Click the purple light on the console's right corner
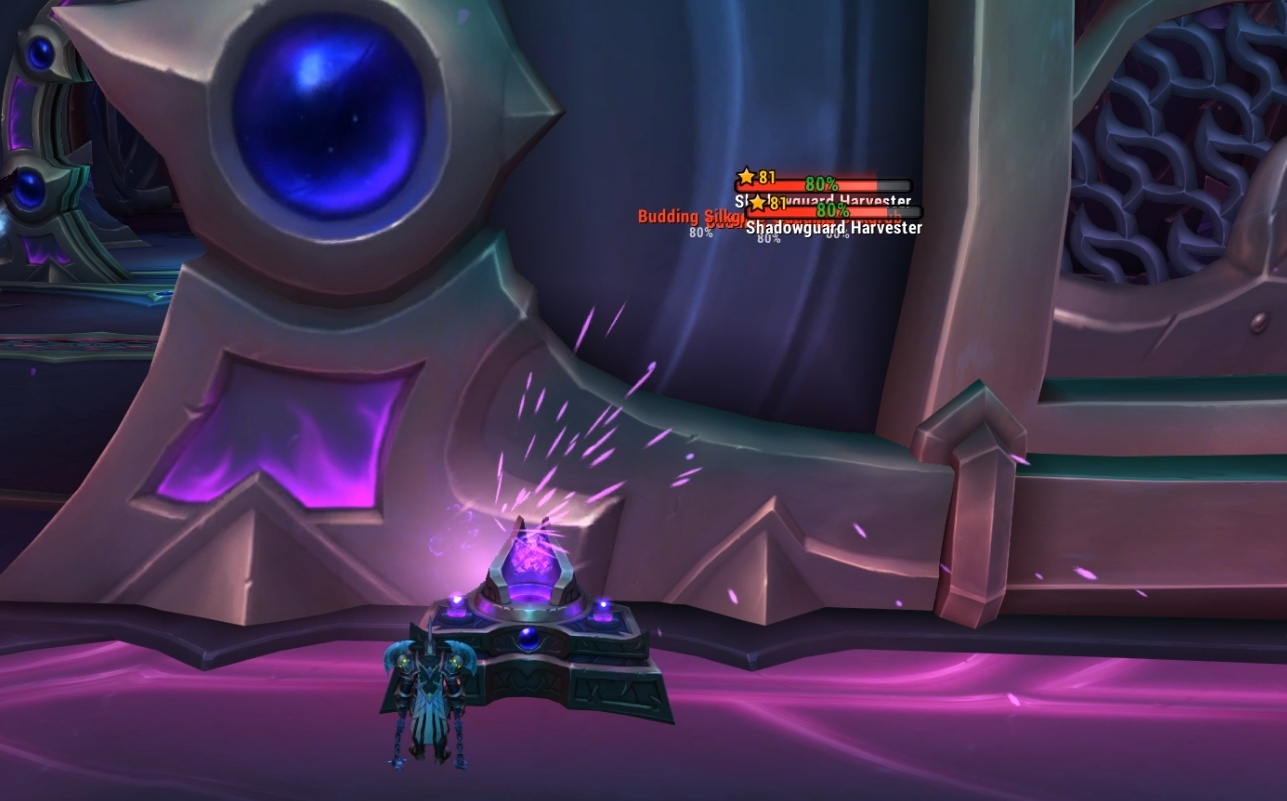The height and width of the screenshot is (801, 1287). [604, 602]
